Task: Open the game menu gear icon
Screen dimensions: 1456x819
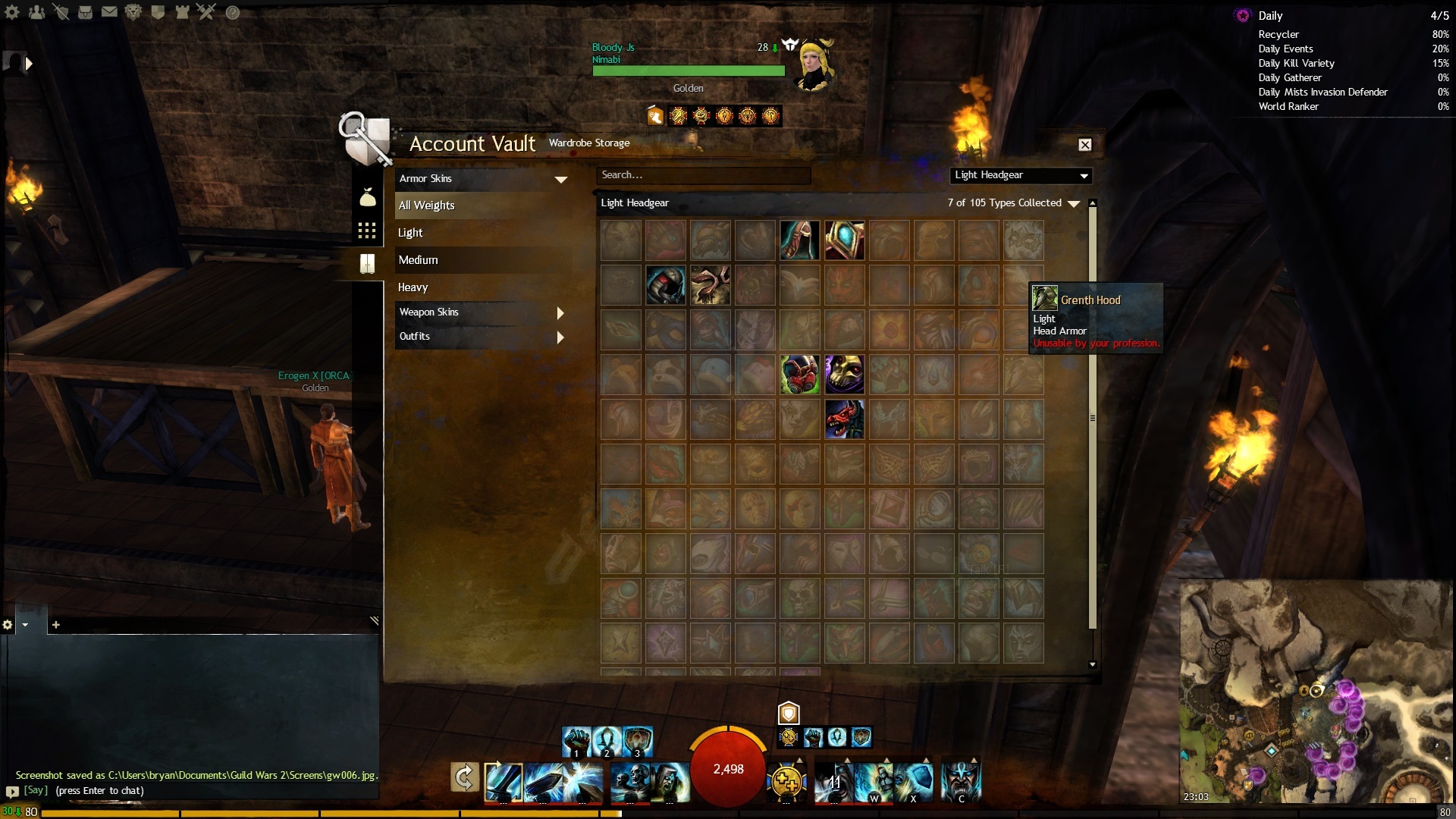Action: 12,12
